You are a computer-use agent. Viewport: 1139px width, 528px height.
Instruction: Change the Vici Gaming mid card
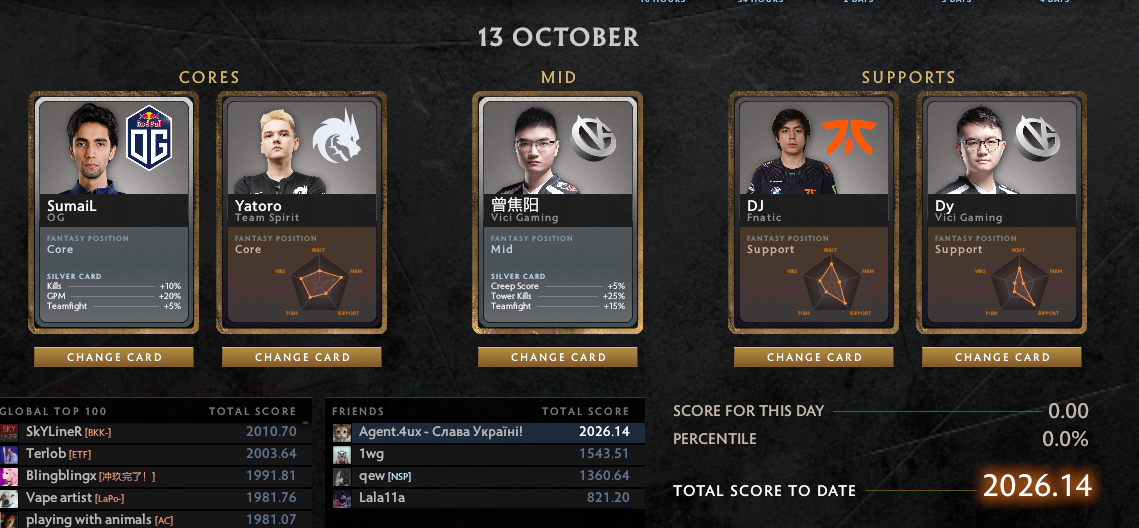pyautogui.click(x=558, y=357)
